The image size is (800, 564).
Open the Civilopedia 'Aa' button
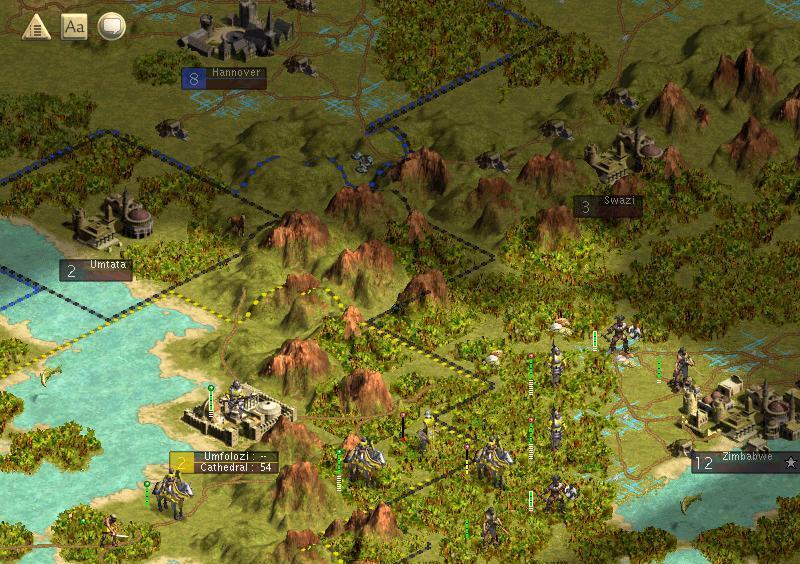tap(74, 27)
